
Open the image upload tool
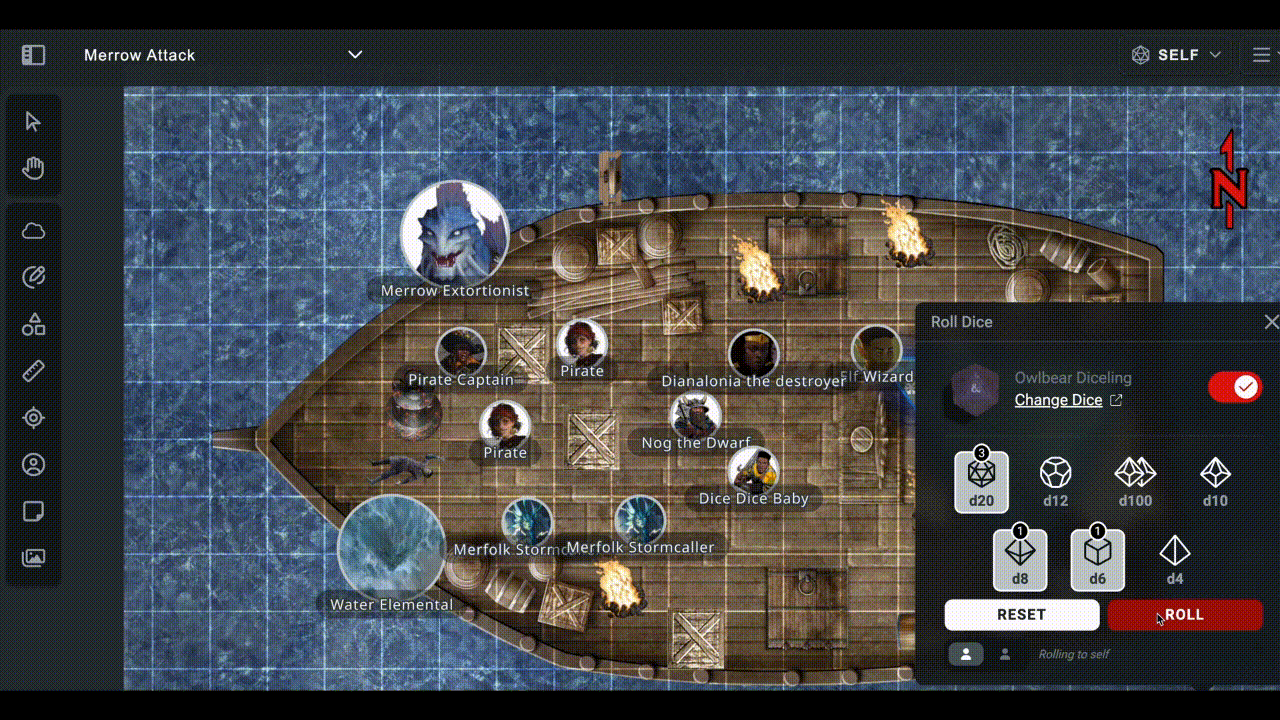[x=33, y=558]
